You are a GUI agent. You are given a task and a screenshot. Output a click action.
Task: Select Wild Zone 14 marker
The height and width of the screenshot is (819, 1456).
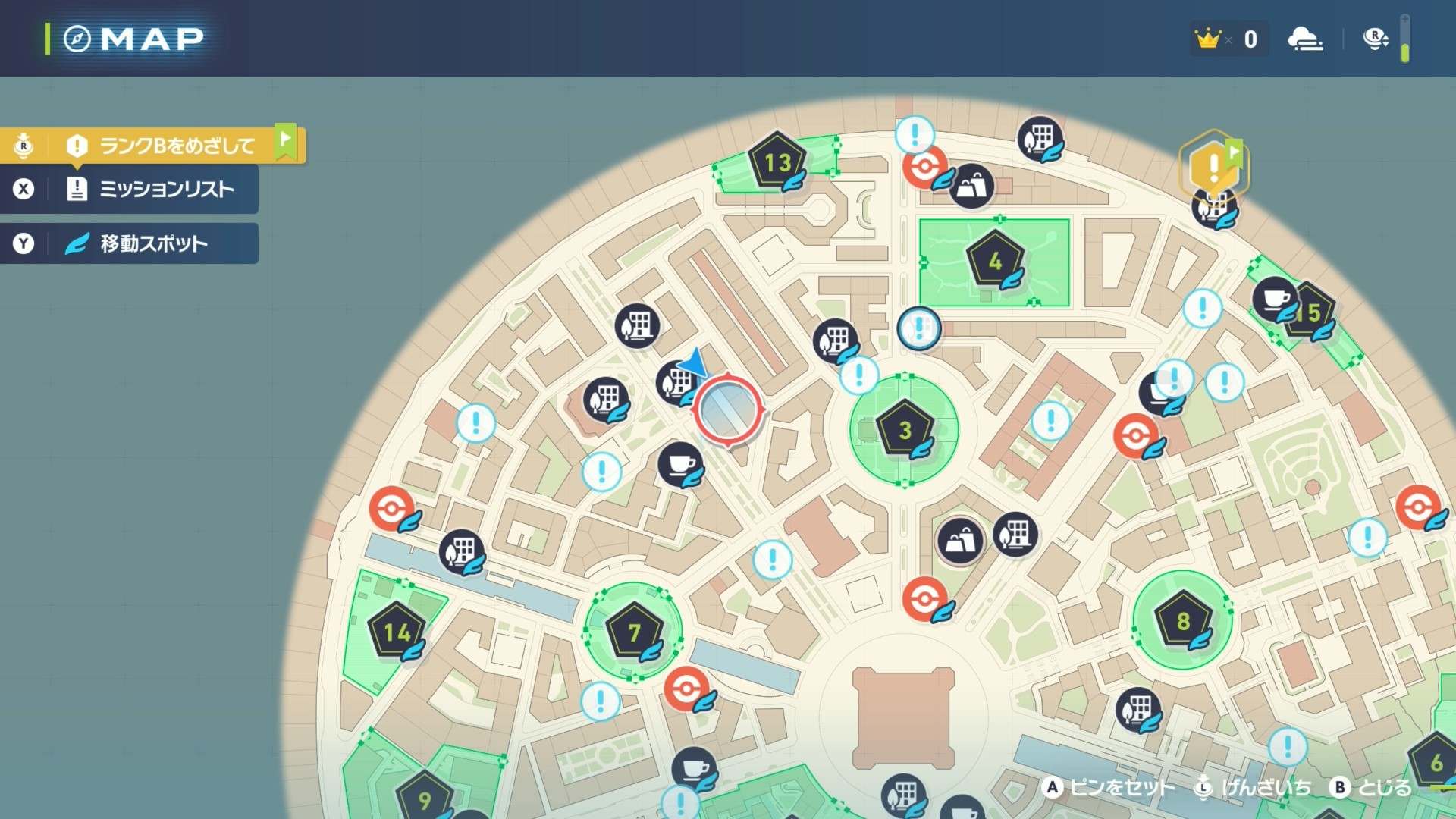click(396, 631)
